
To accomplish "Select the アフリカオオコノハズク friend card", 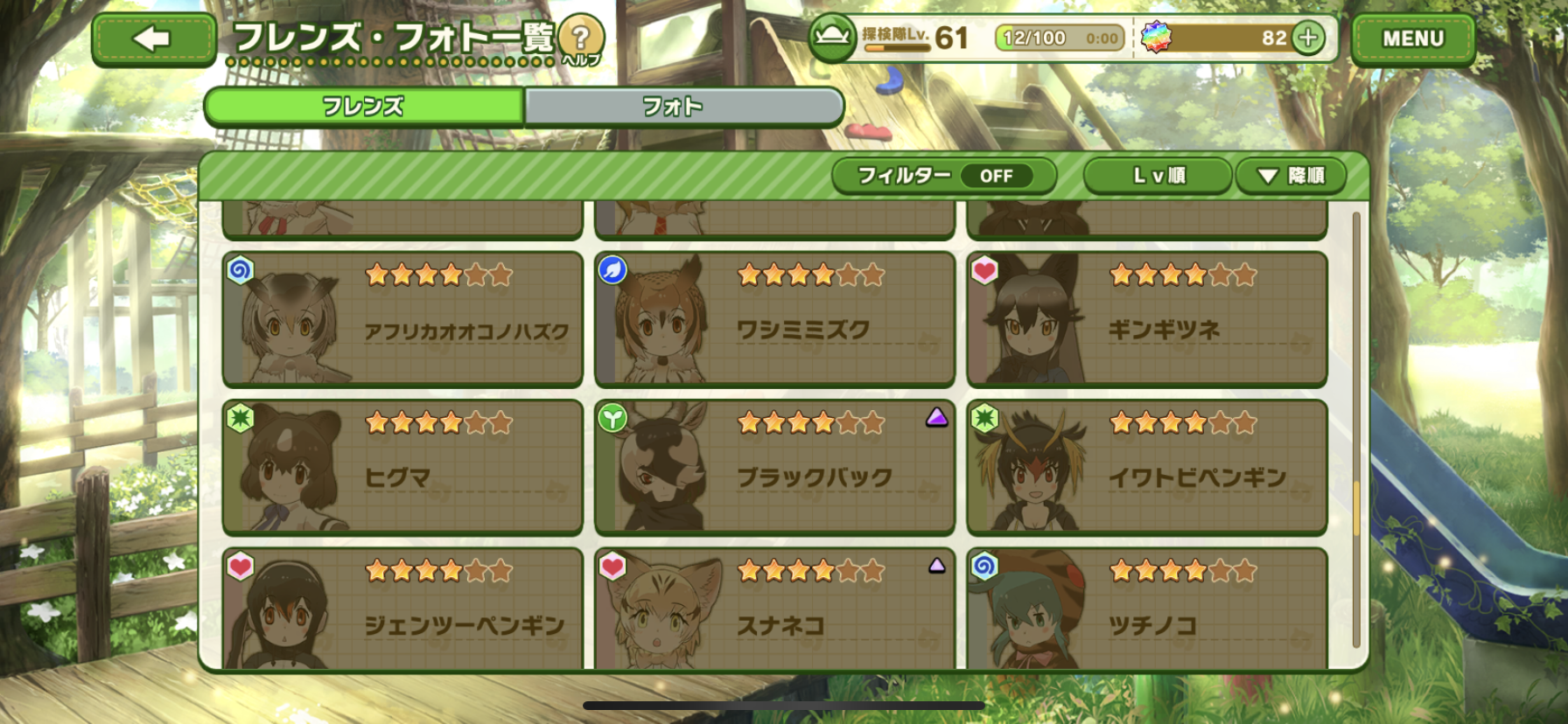I will tap(402, 319).
